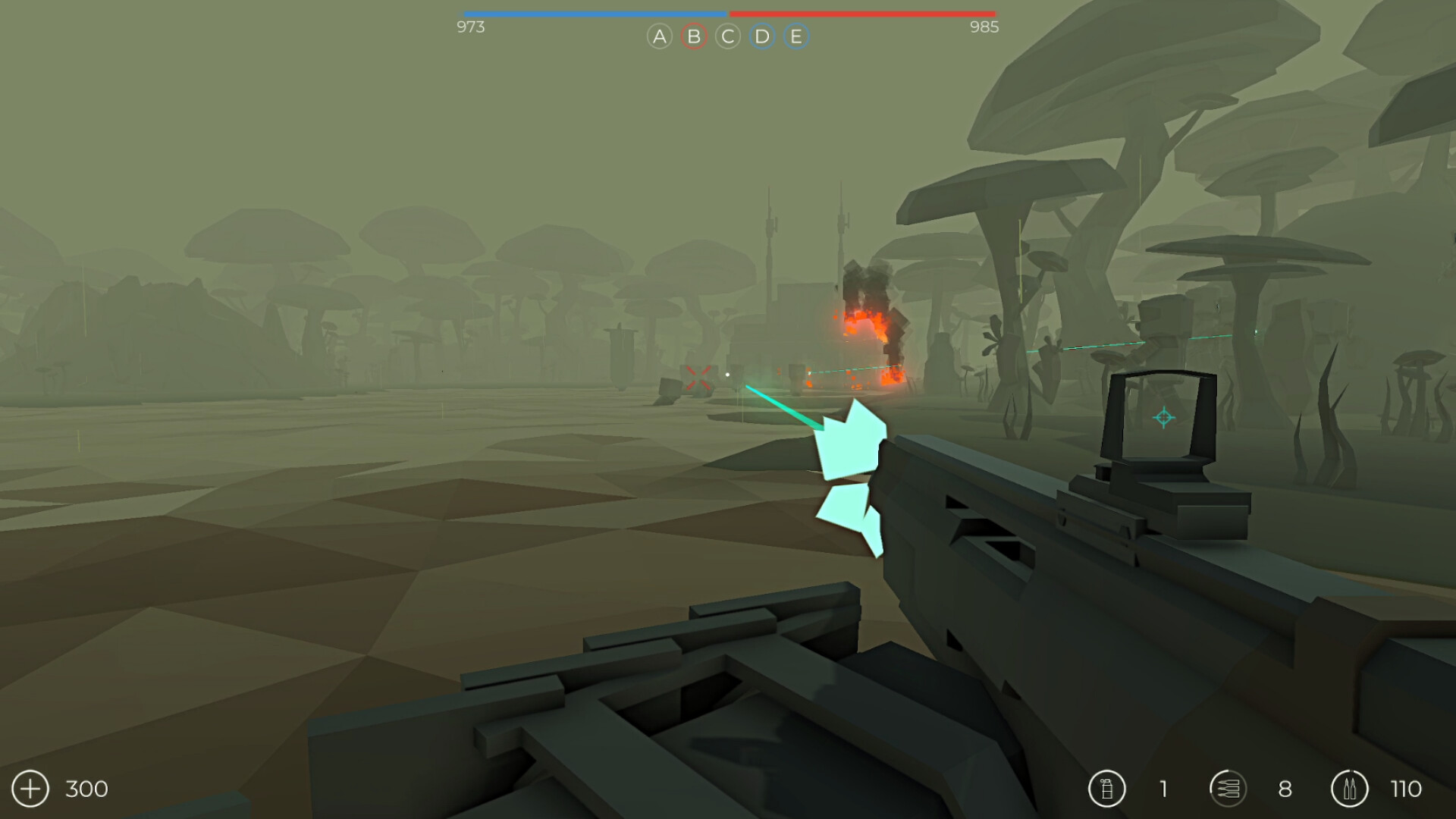This screenshot has width=1456, height=819.
Task: Select the red team score 985
Action: click(984, 27)
